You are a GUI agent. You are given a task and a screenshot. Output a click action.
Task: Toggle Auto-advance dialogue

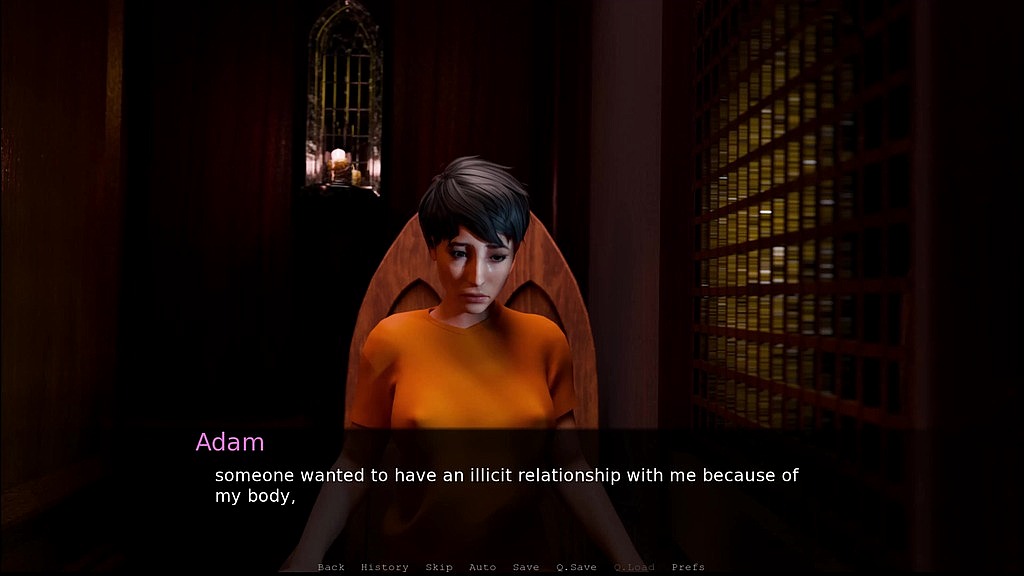click(x=482, y=567)
